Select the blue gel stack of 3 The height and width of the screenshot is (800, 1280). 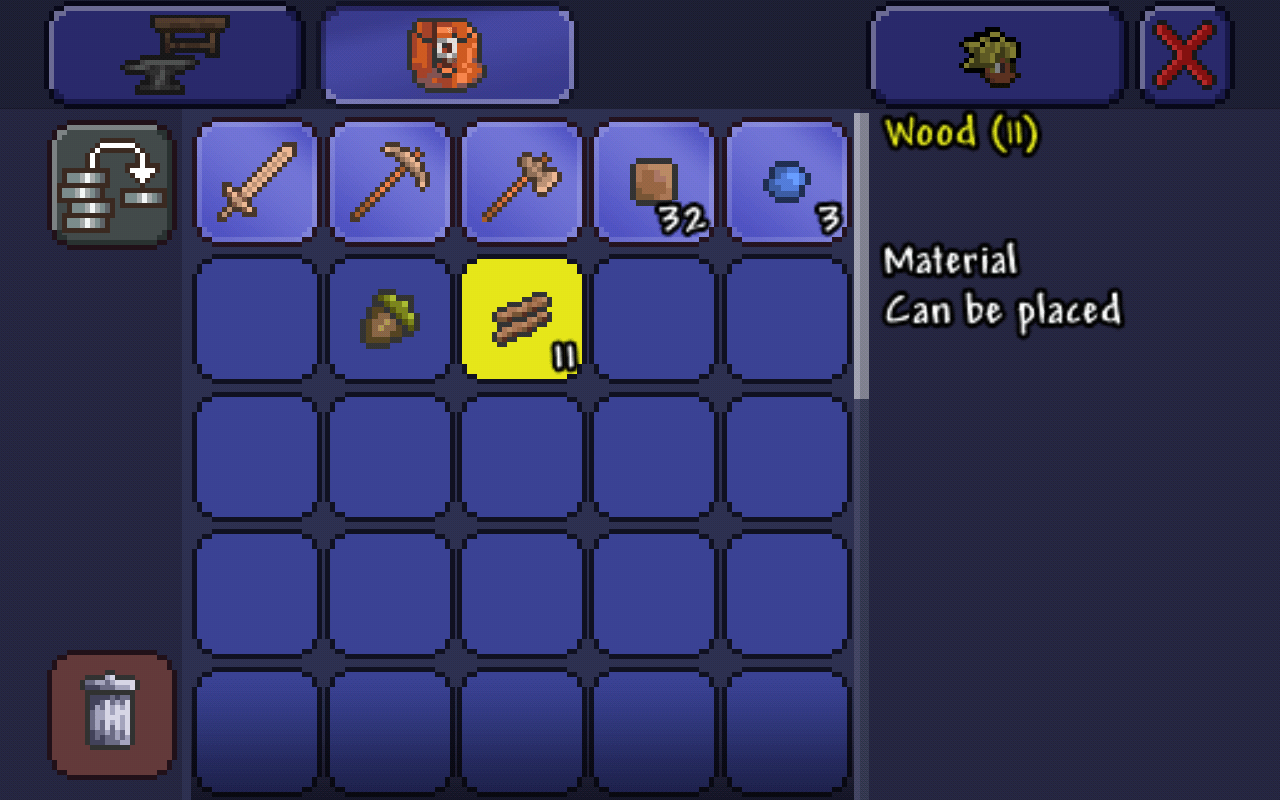(x=787, y=183)
